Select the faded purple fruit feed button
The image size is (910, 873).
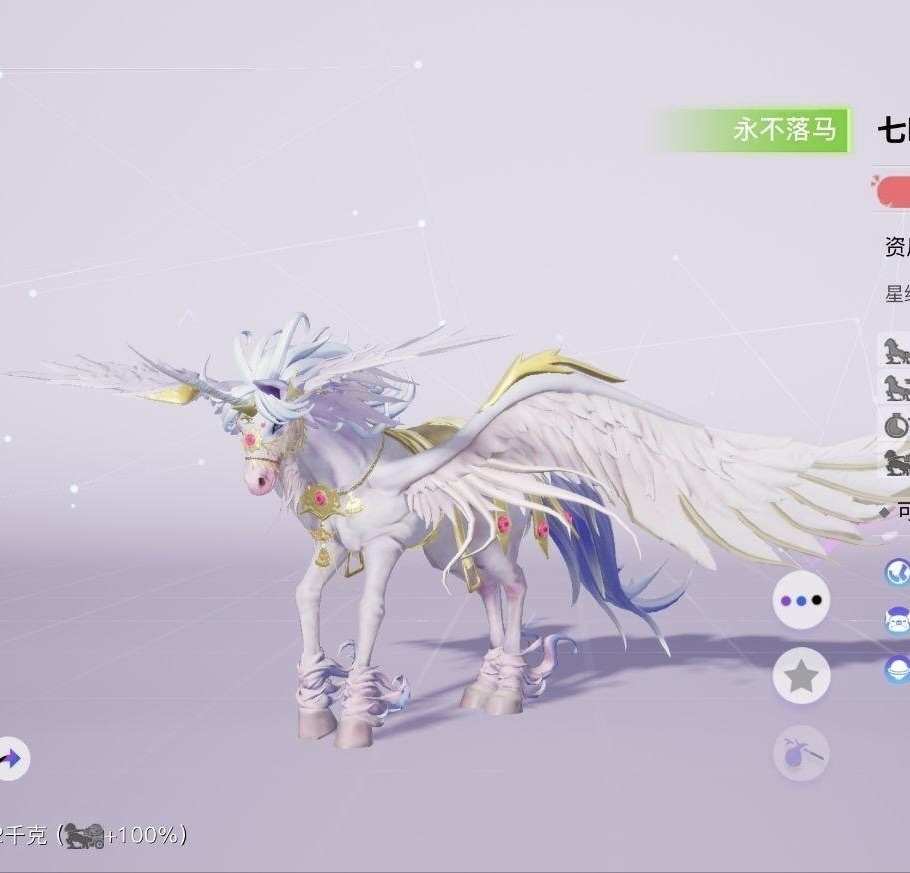801,753
